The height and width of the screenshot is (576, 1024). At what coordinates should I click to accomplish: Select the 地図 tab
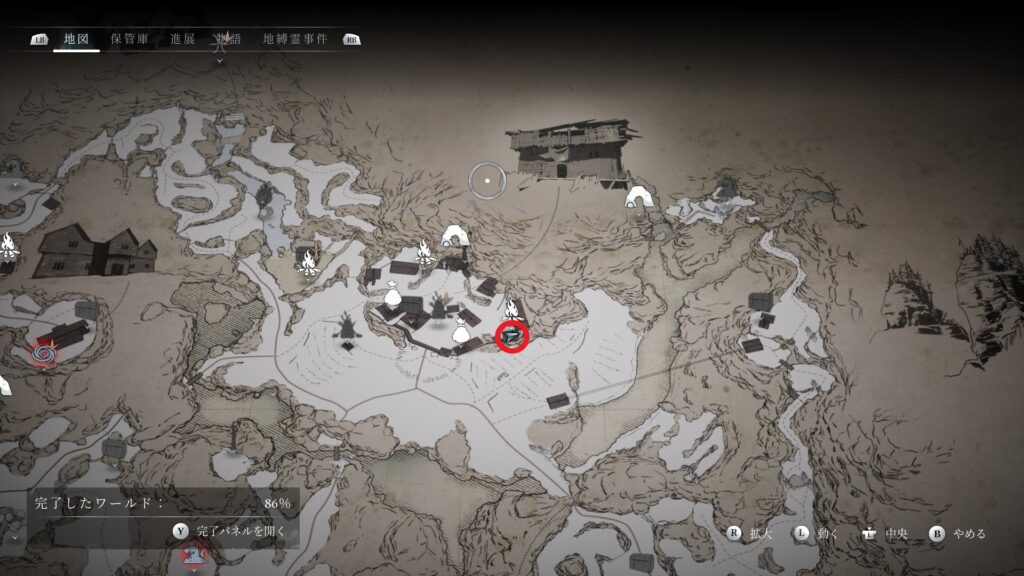[x=76, y=39]
